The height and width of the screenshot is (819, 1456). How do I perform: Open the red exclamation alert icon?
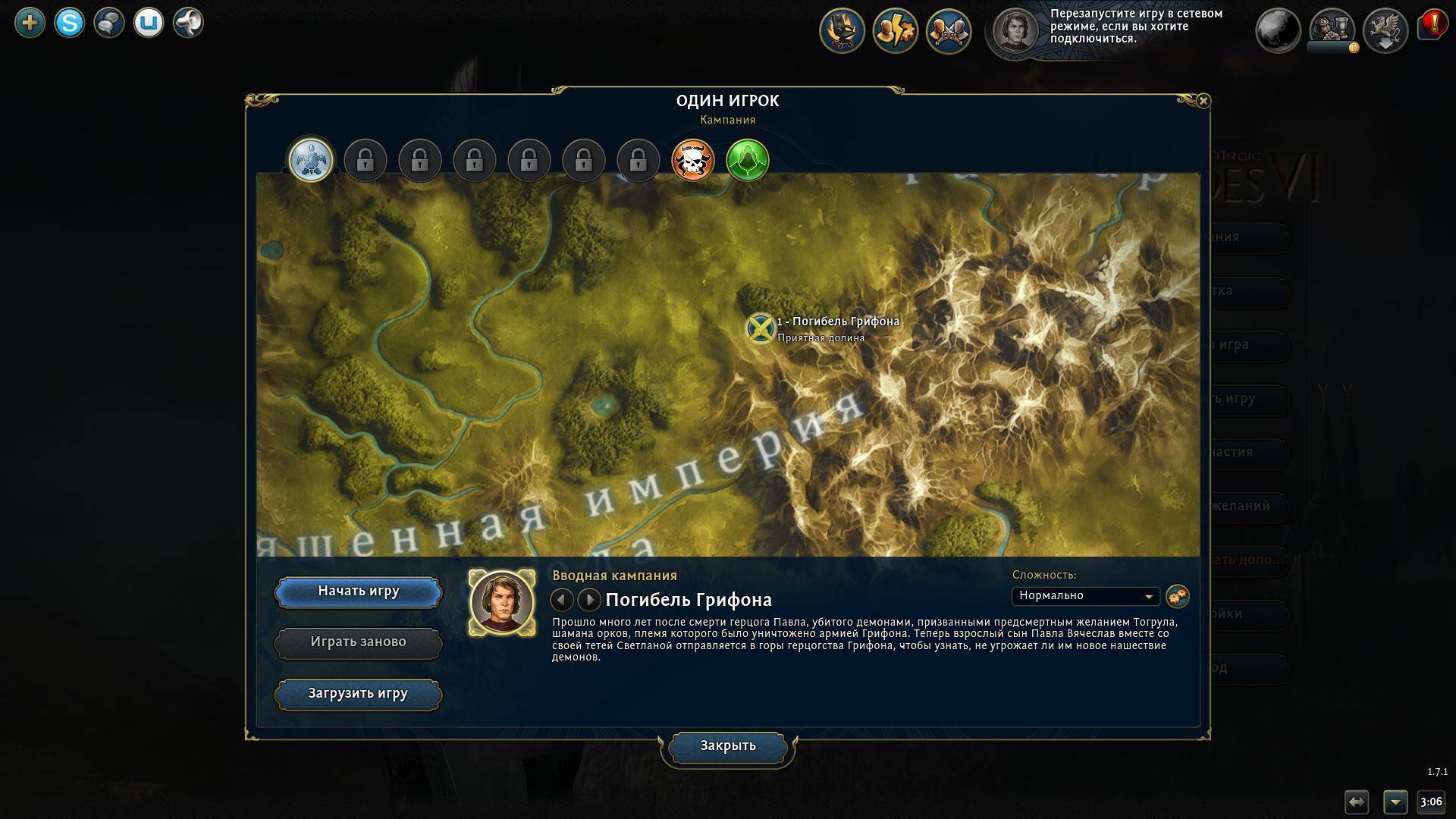(x=1432, y=25)
